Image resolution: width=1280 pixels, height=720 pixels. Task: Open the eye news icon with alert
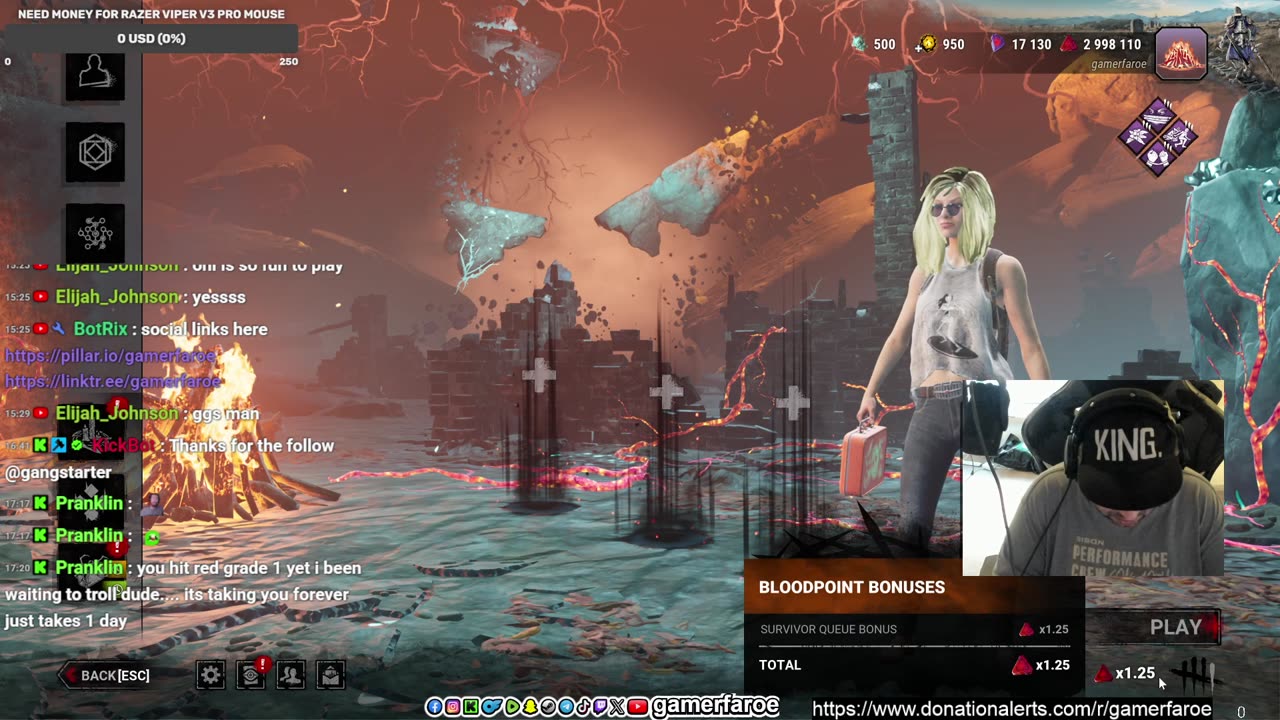point(250,675)
